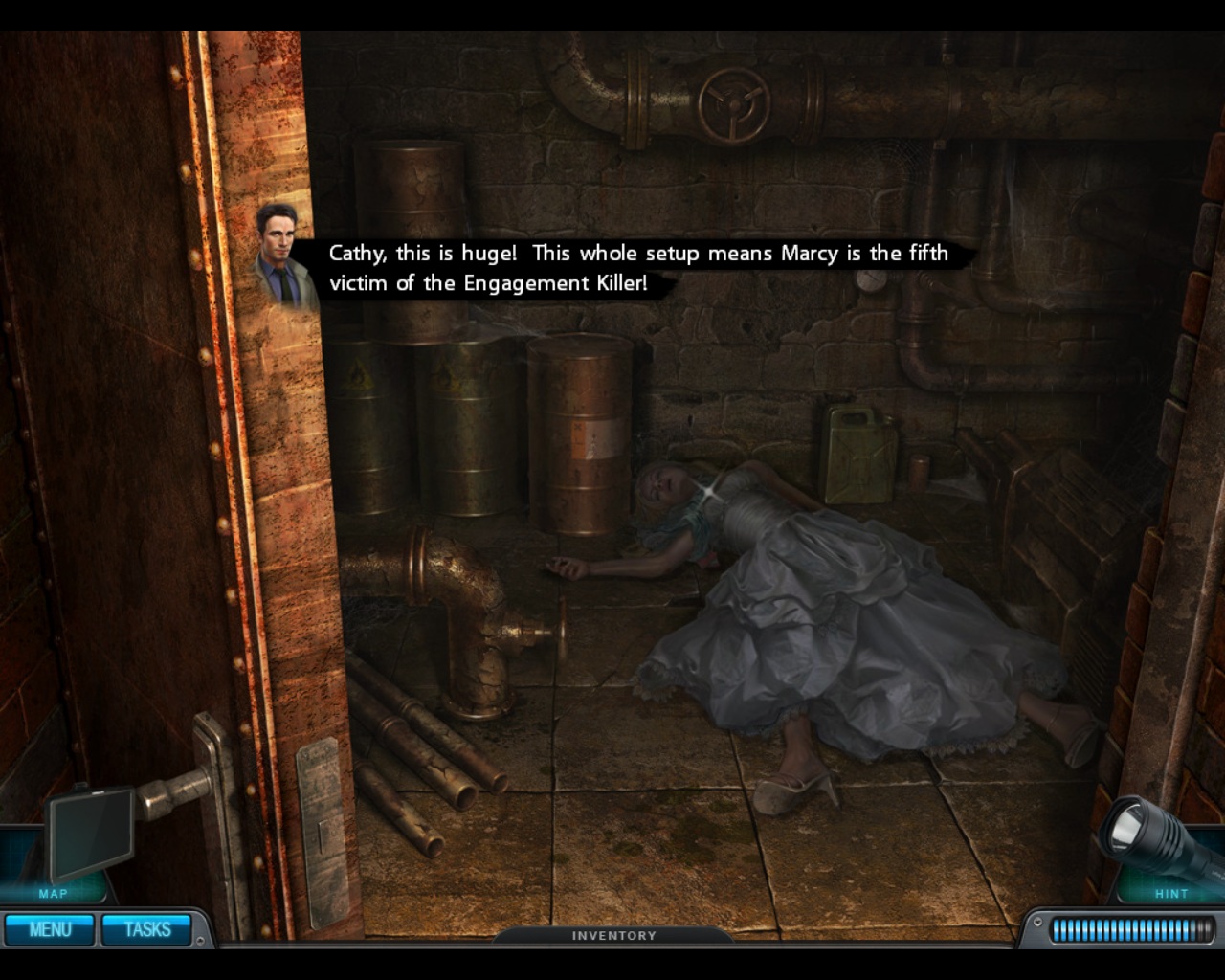Show the TASKS list
Image resolution: width=1225 pixels, height=980 pixels.
click(x=147, y=929)
